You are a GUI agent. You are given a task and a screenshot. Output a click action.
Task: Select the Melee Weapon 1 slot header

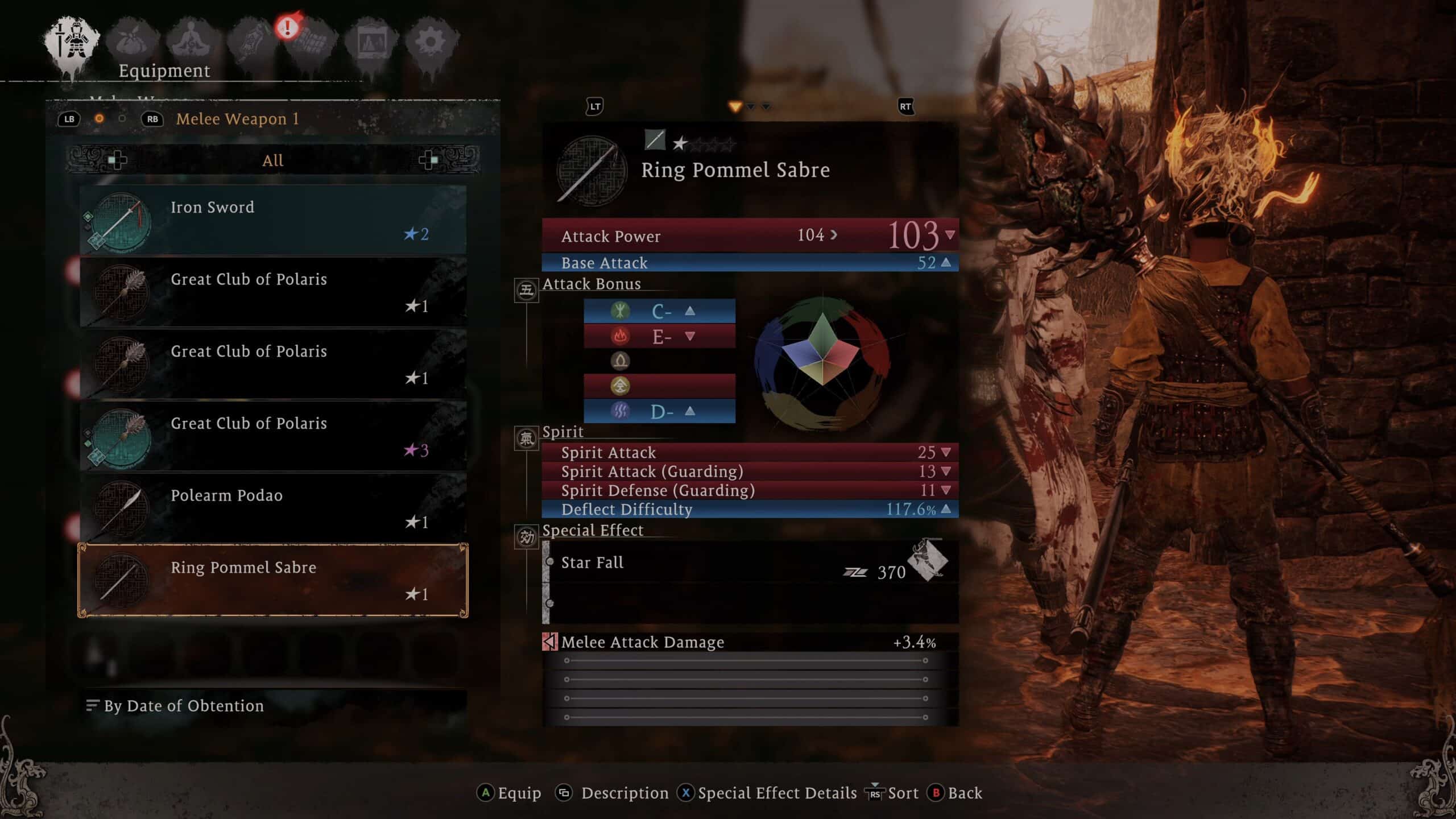click(x=237, y=119)
